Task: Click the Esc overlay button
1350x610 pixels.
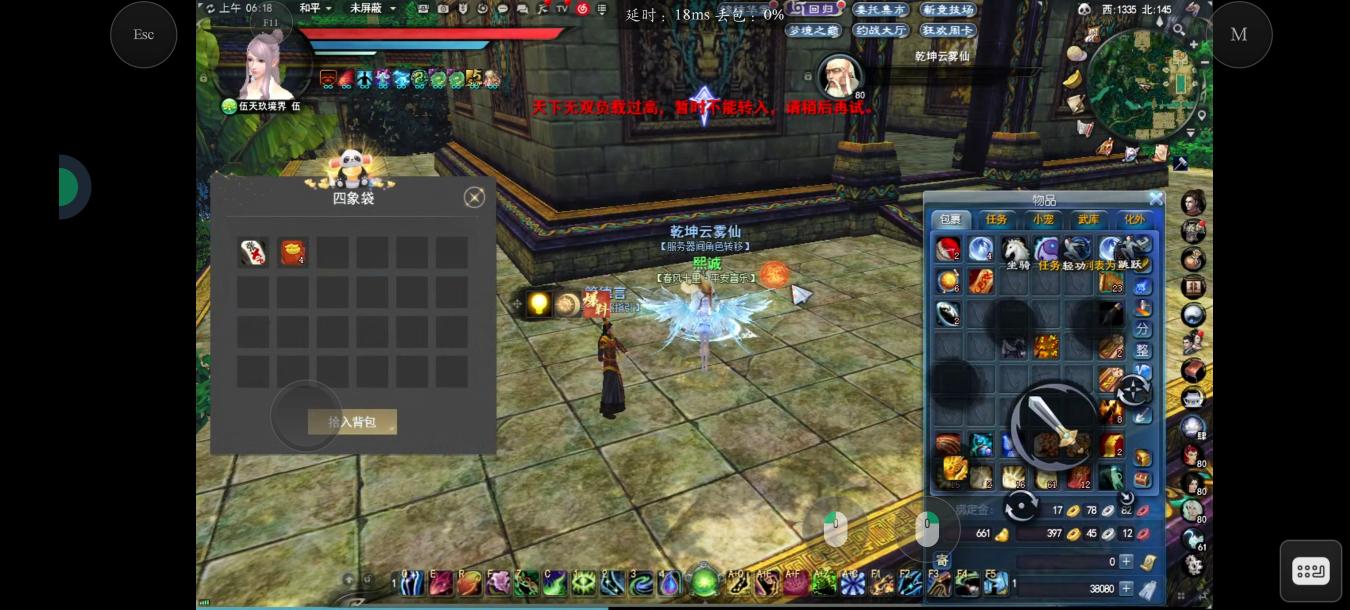Action: 144,35
